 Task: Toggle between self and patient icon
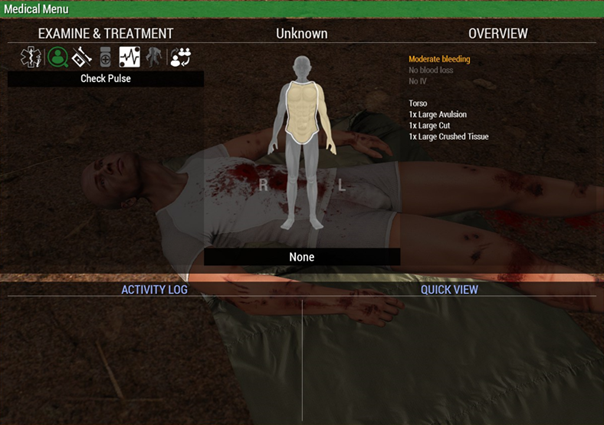[x=180, y=58]
